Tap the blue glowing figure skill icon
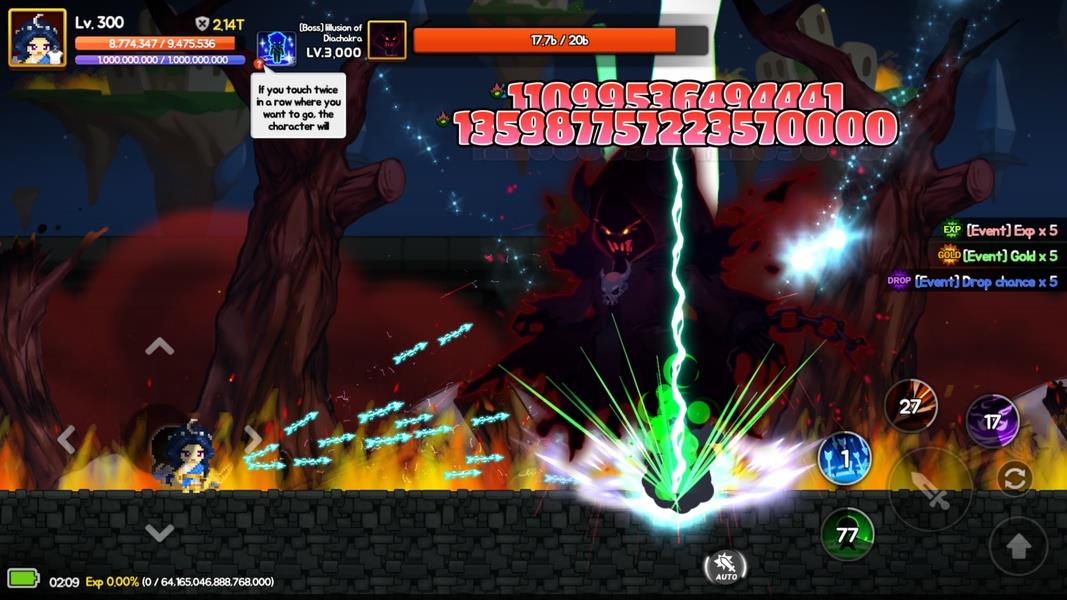This screenshot has height=600, width=1067. click(276, 48)
